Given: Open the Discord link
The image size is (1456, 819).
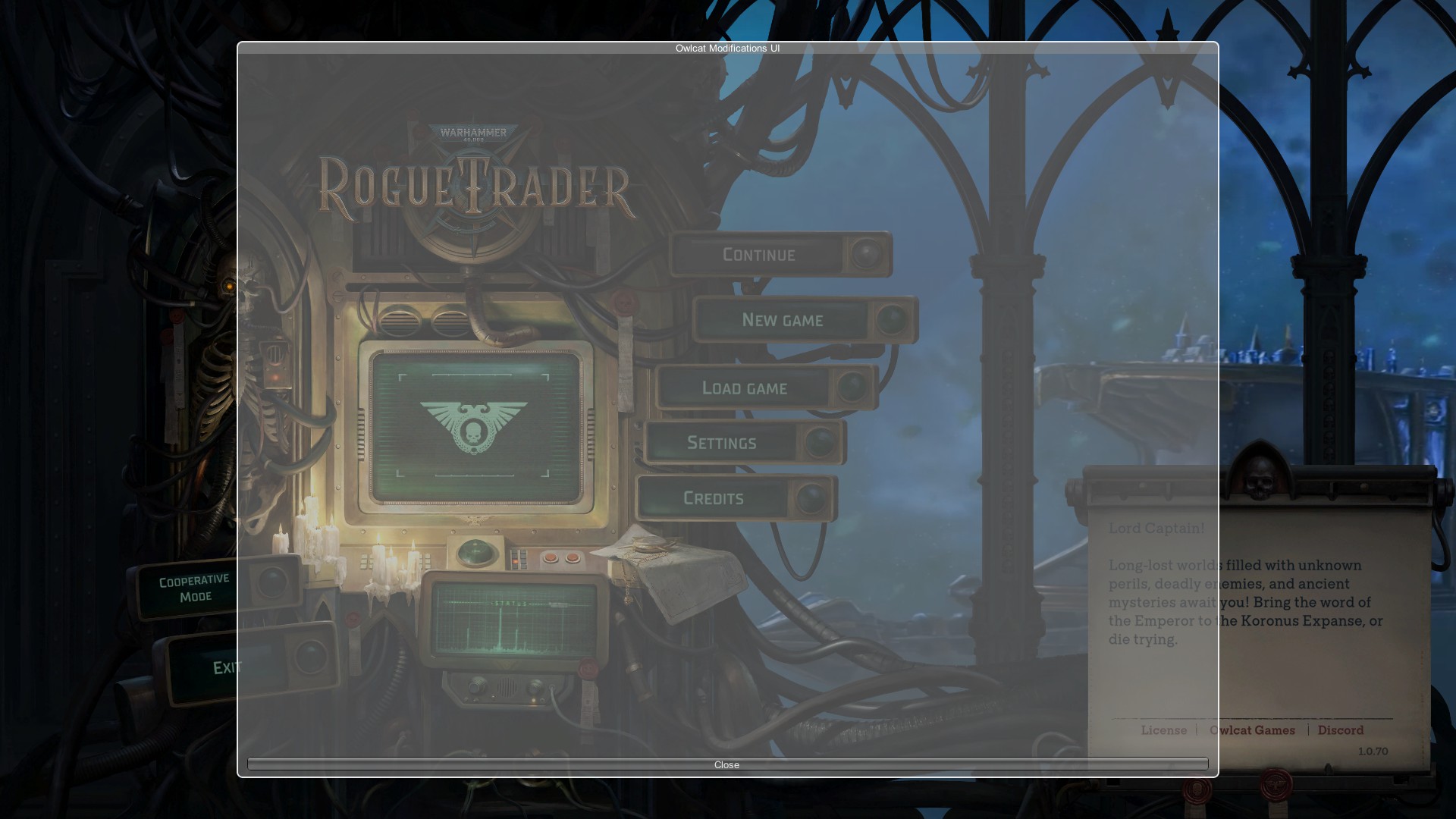Looking at the screenshot, I should 1340,730.
